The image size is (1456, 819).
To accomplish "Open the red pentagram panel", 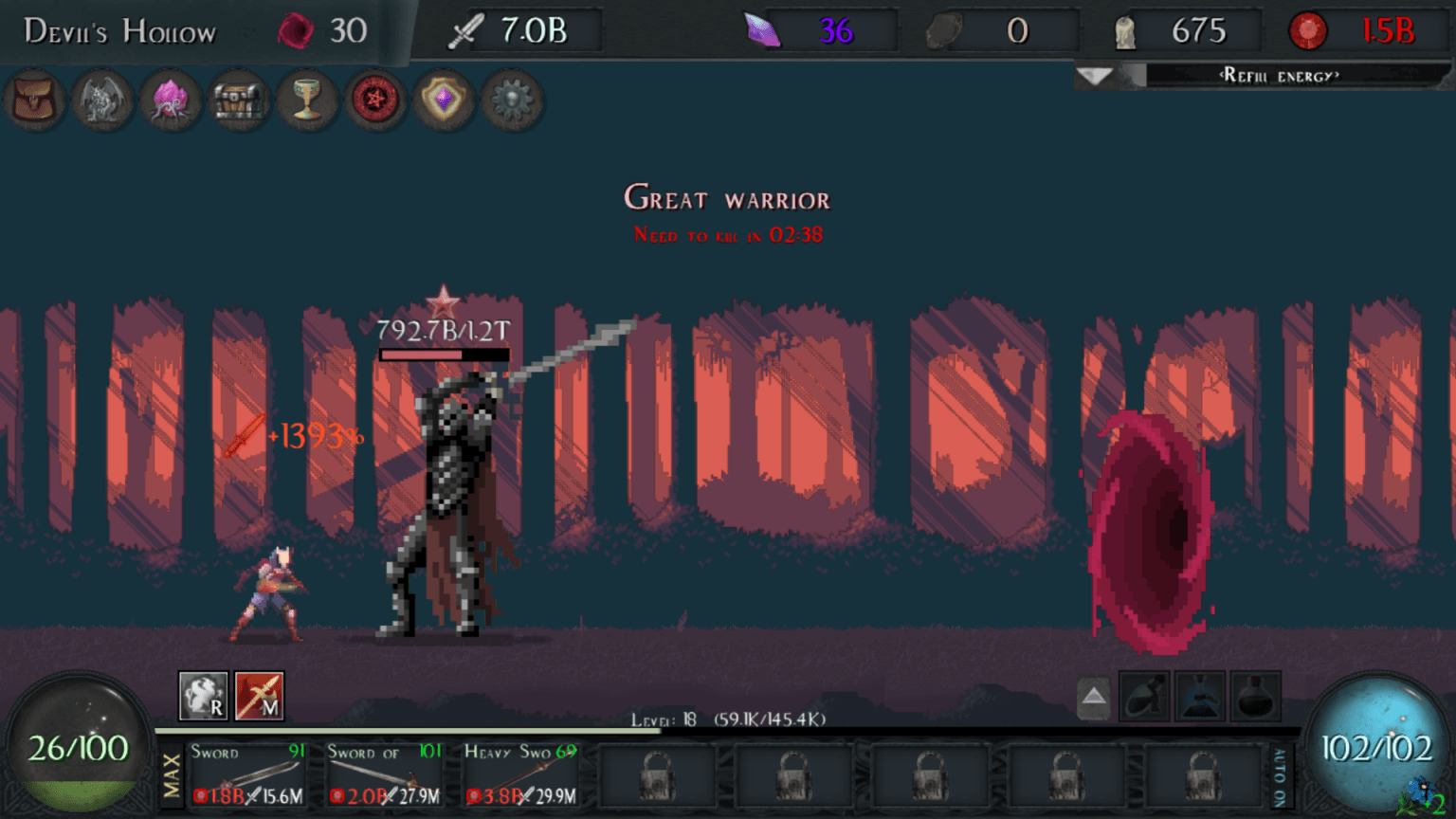I will (375, 101).
